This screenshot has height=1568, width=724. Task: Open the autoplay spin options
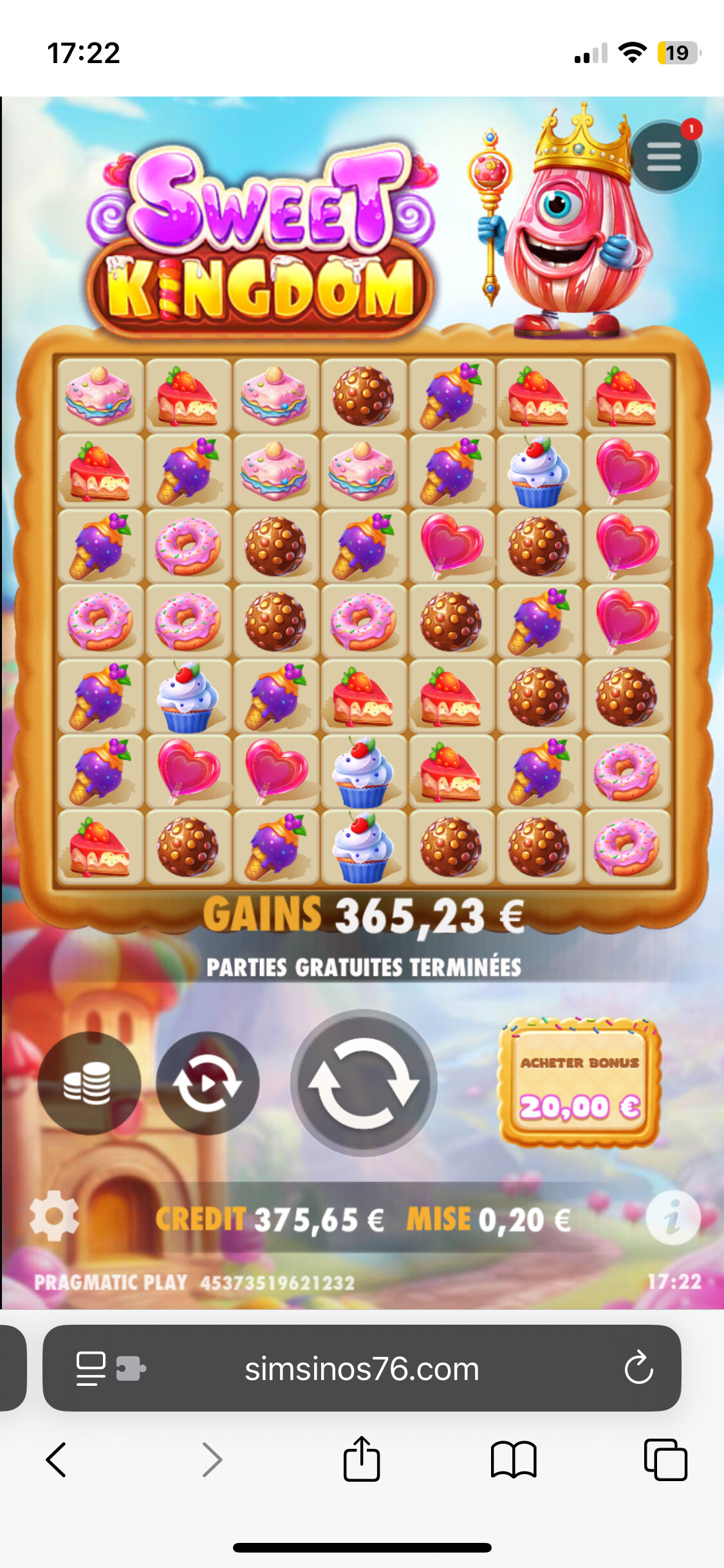[x=207, y=1083]
